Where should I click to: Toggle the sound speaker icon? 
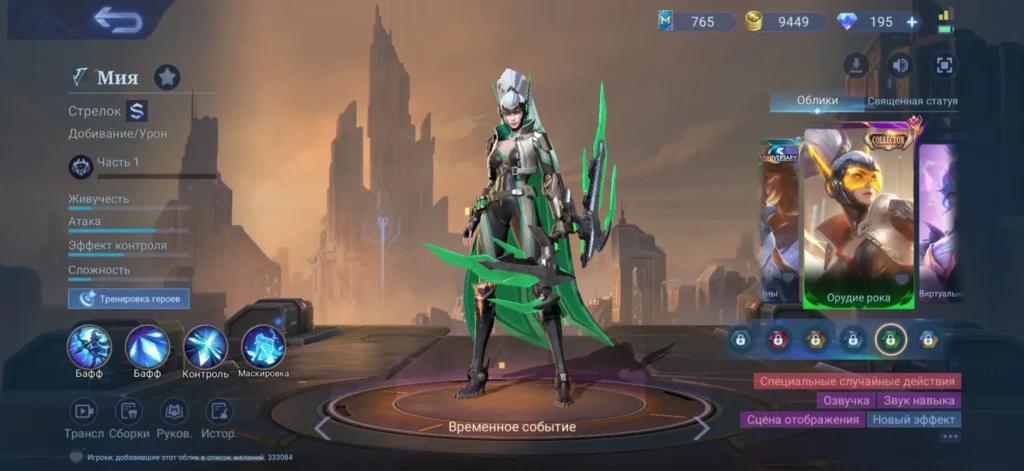(x=900, y=66)
